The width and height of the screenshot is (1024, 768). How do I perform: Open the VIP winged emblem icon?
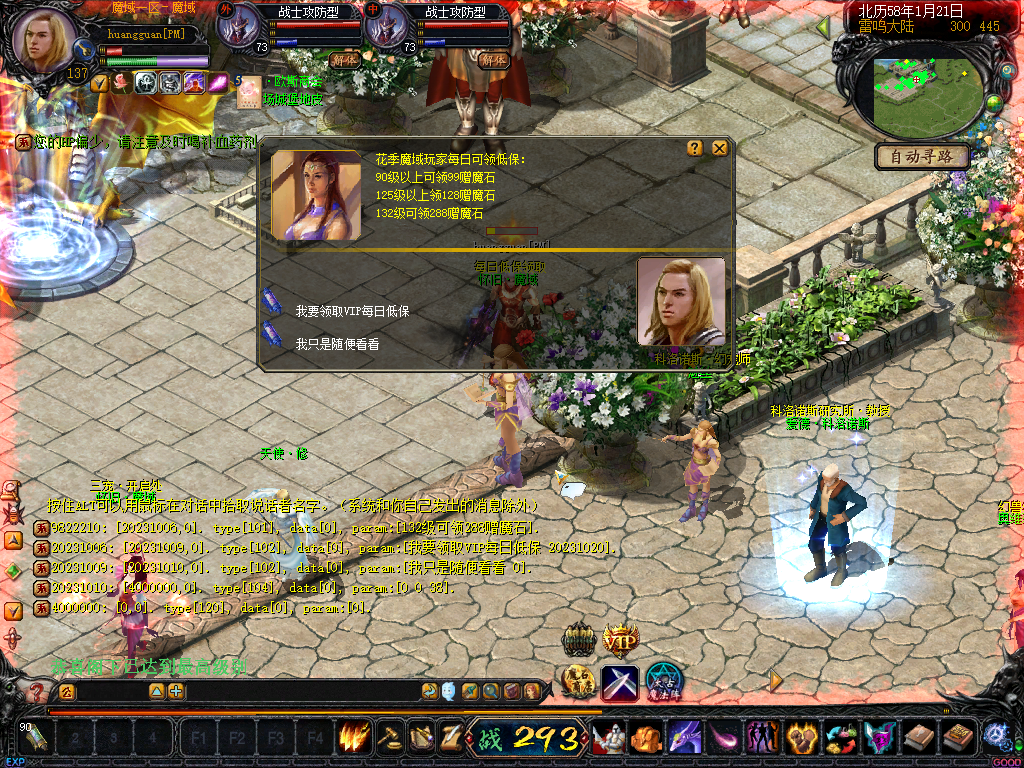click(620, 638)
